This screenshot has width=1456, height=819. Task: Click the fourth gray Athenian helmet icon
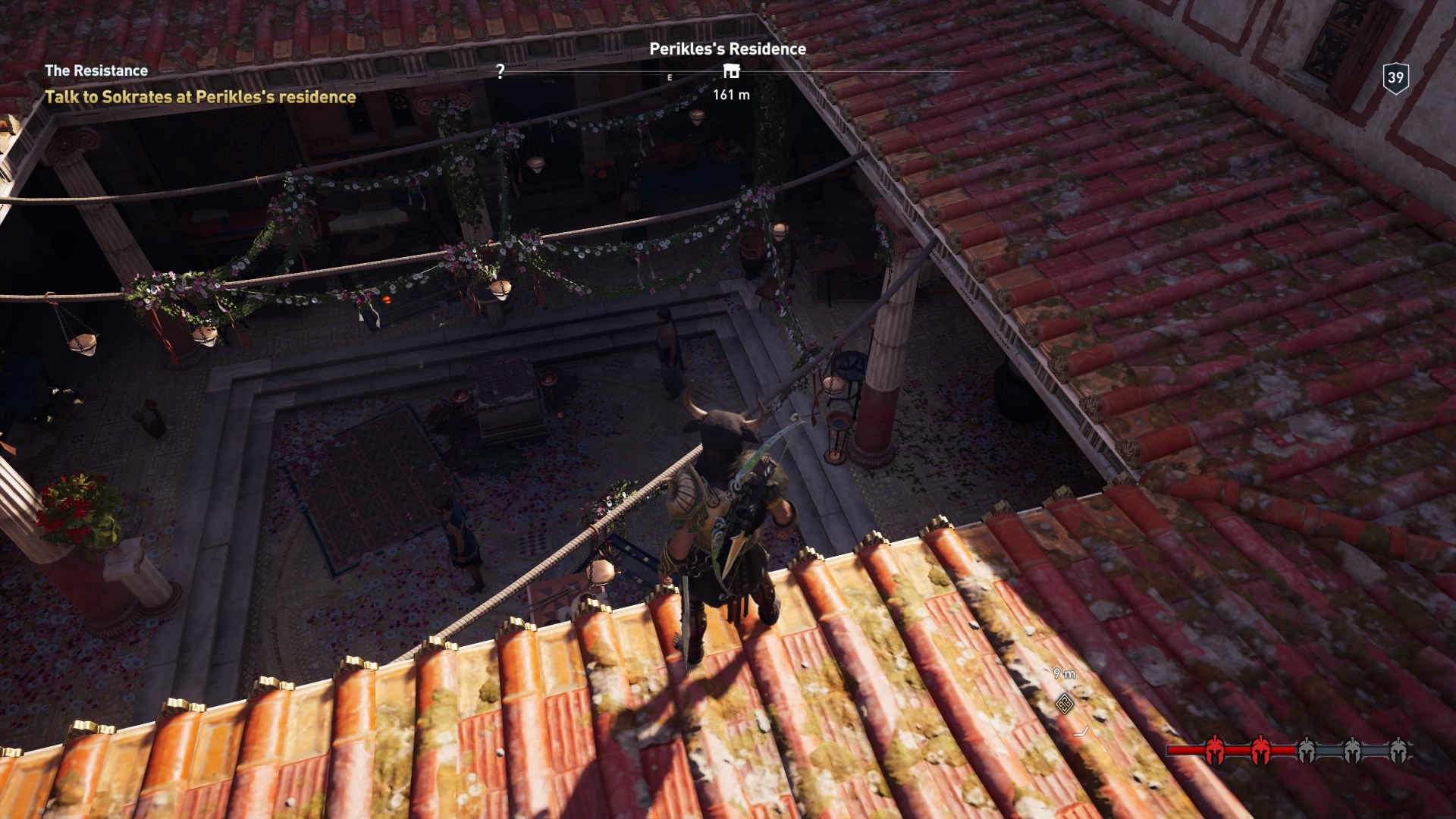(1353, 749)
